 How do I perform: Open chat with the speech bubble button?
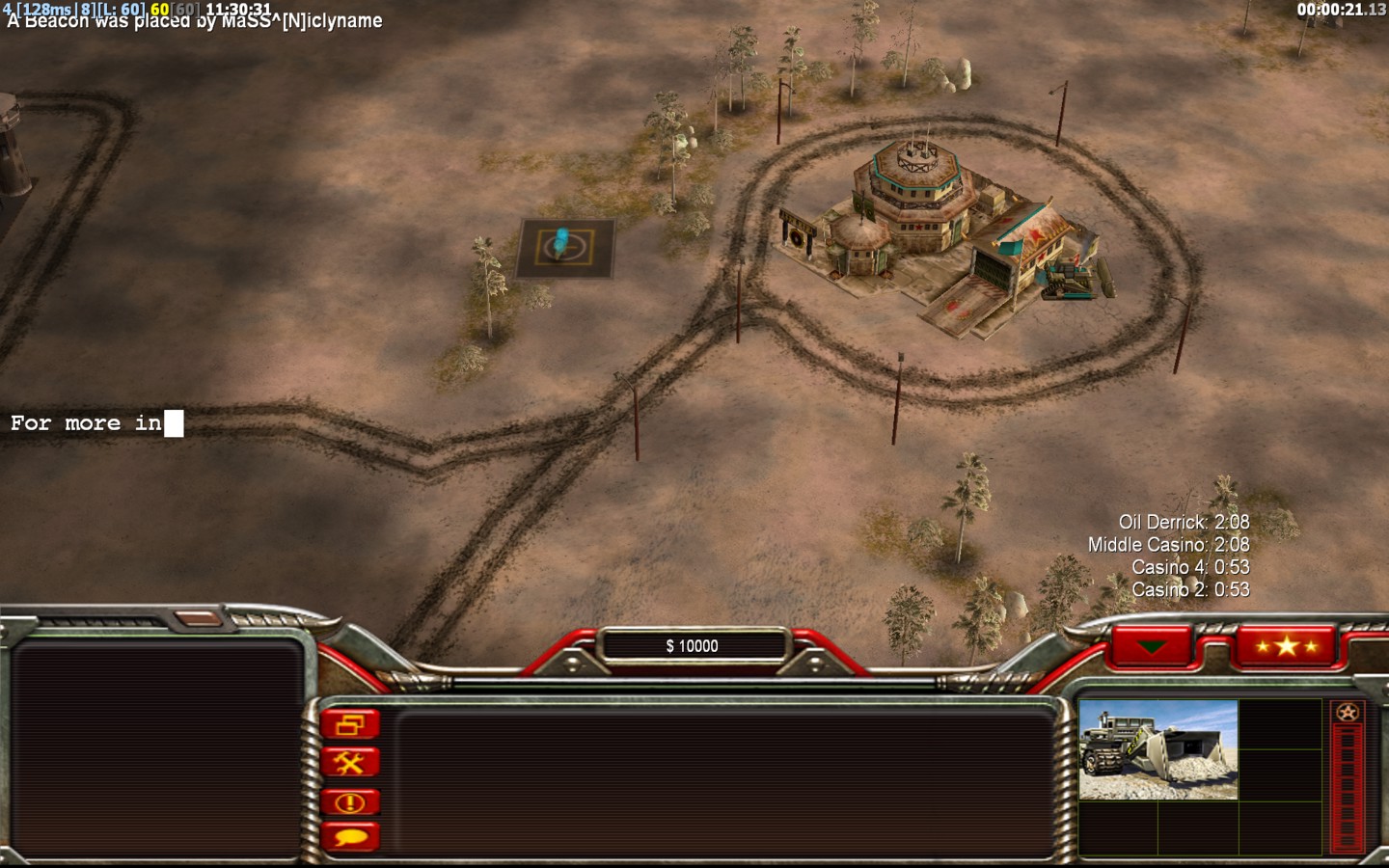tap(350, 836)
